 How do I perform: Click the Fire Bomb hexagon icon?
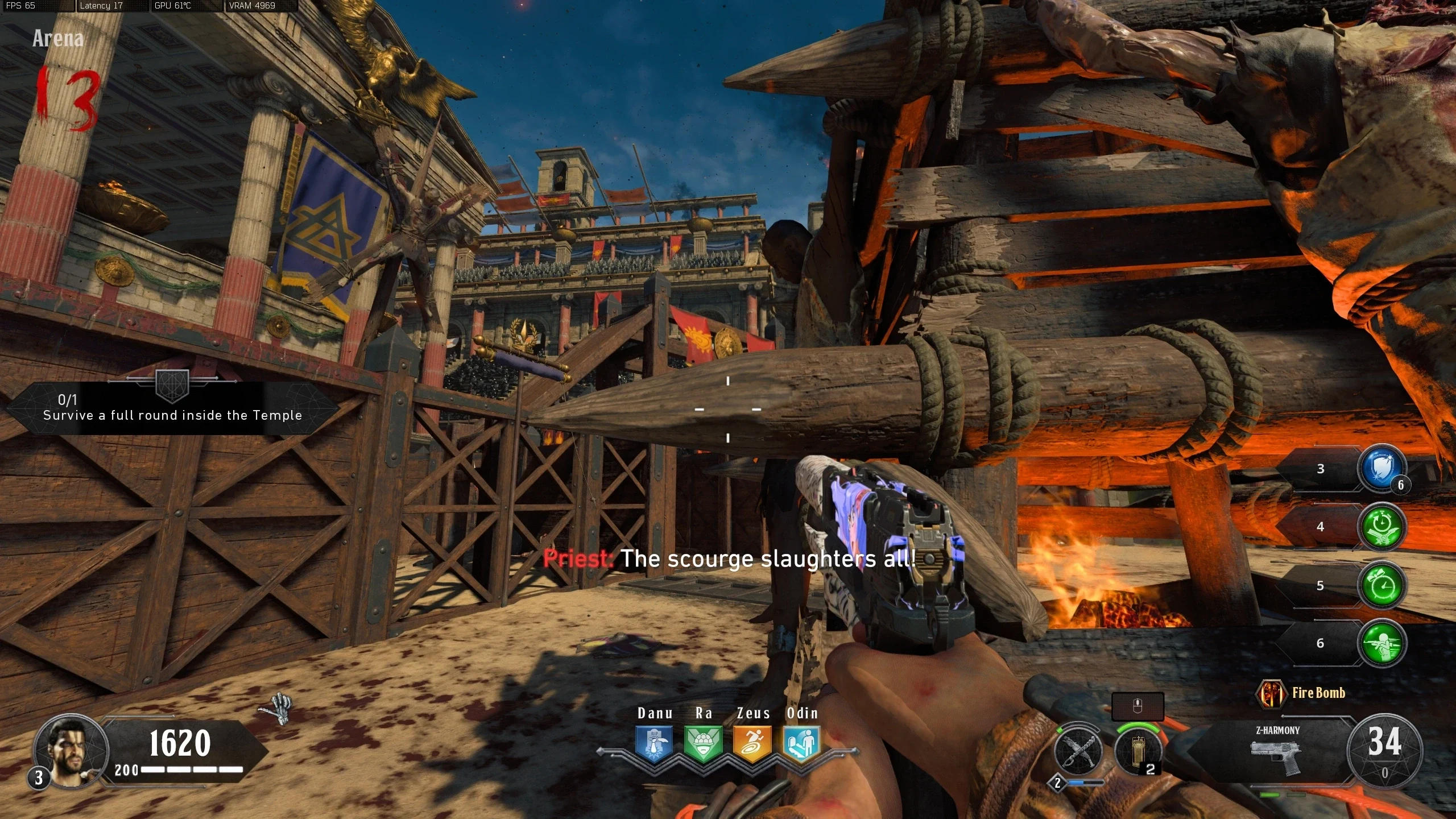pos(1272,693)
